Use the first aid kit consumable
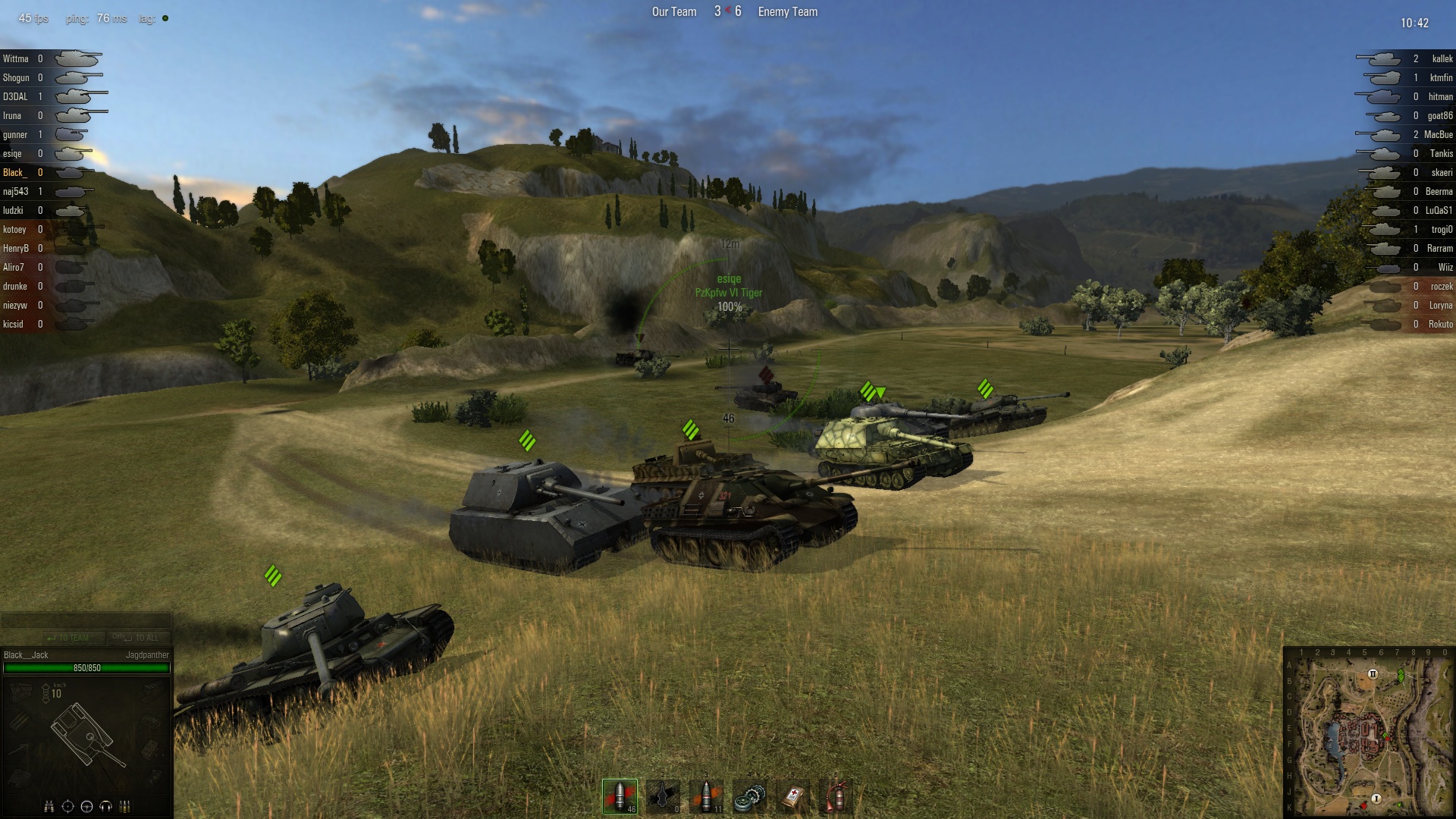 793,796
